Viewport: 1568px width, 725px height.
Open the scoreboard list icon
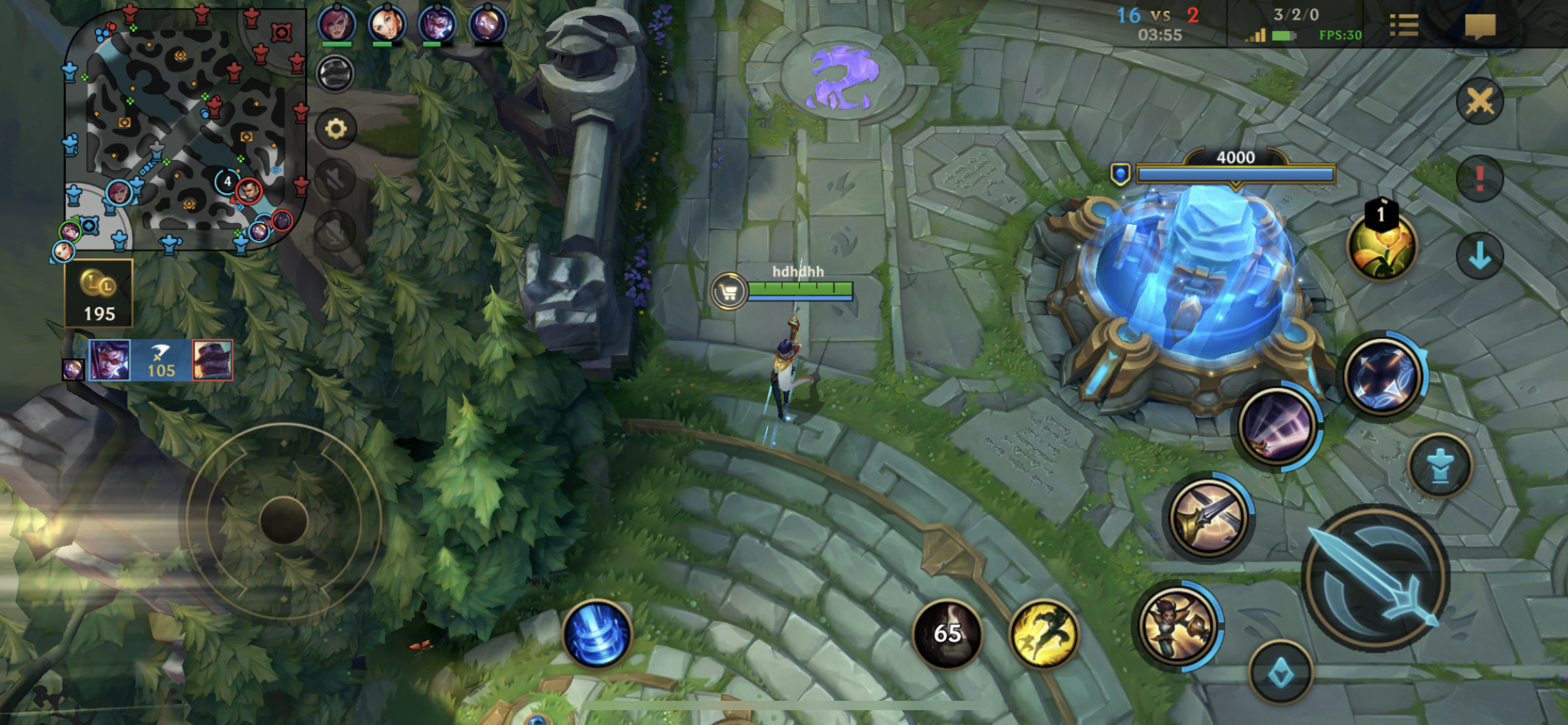click(x=1404, y=26)
